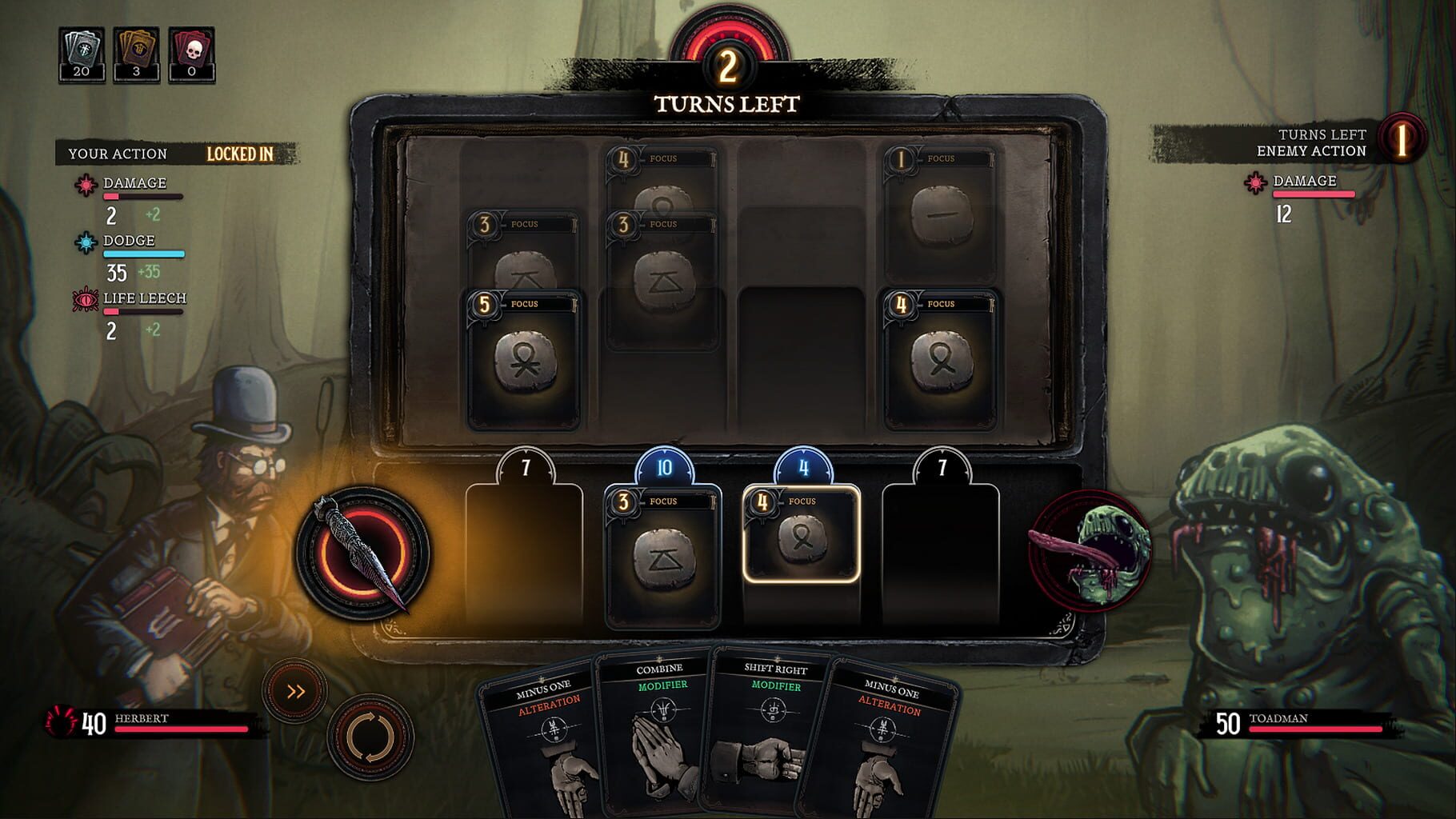Click the Dodge snowflake icon
1456x819 pixels.
pos(86,240)
